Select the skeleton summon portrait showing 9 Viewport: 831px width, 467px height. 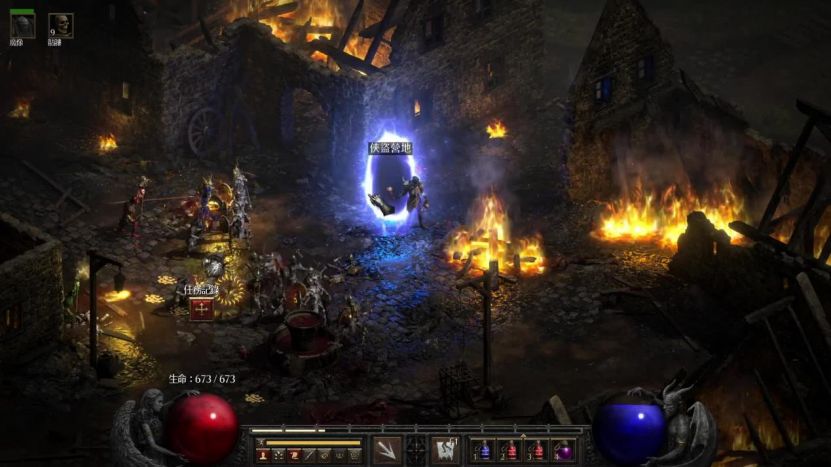click(x=62, y=26)
